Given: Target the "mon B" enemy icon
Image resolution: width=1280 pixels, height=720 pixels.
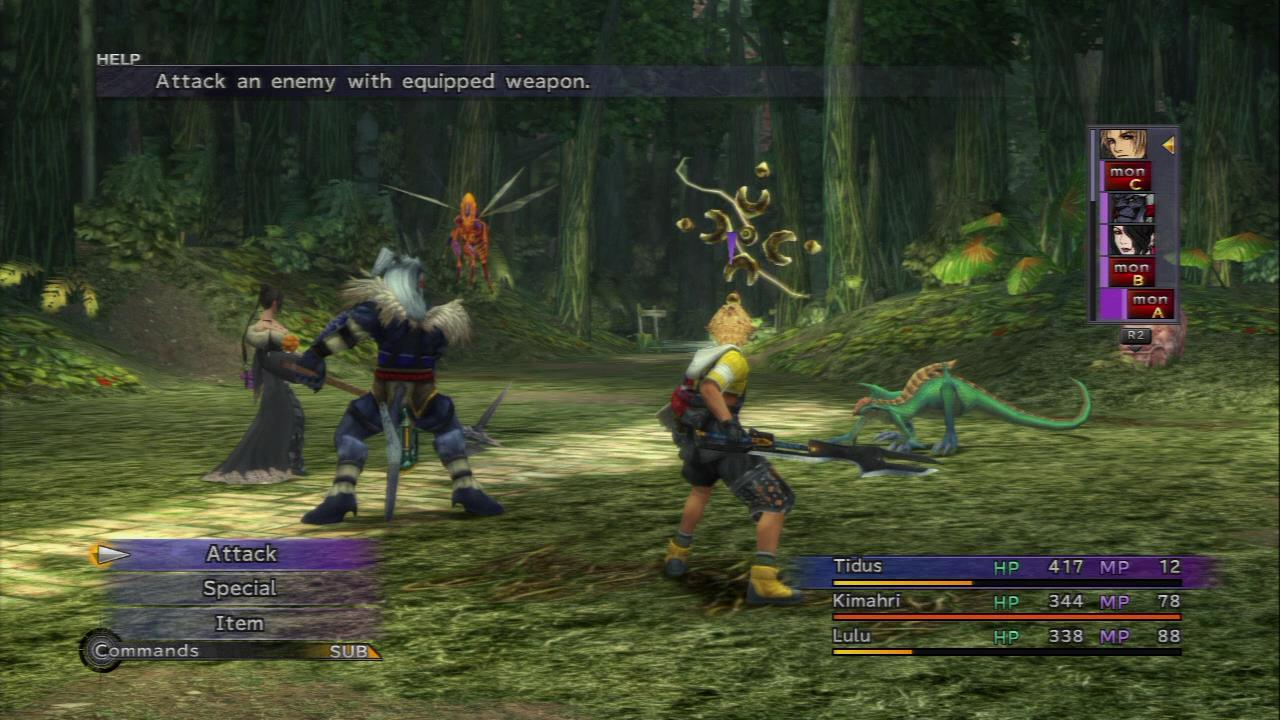Looking at the screenshot, I should [1129, 273].
